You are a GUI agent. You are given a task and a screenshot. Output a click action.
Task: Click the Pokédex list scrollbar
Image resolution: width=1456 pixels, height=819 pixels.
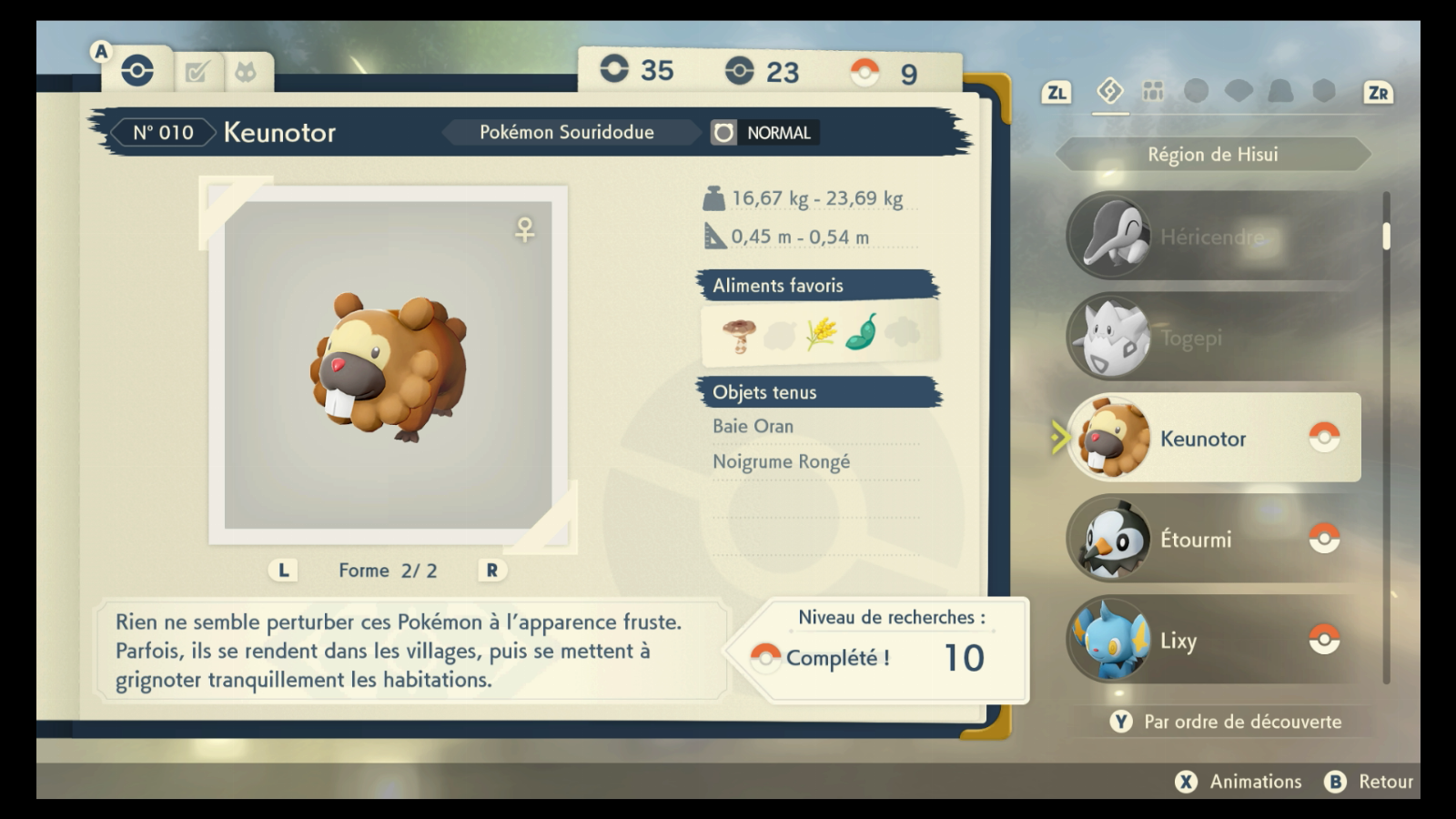pos(1386,235)
